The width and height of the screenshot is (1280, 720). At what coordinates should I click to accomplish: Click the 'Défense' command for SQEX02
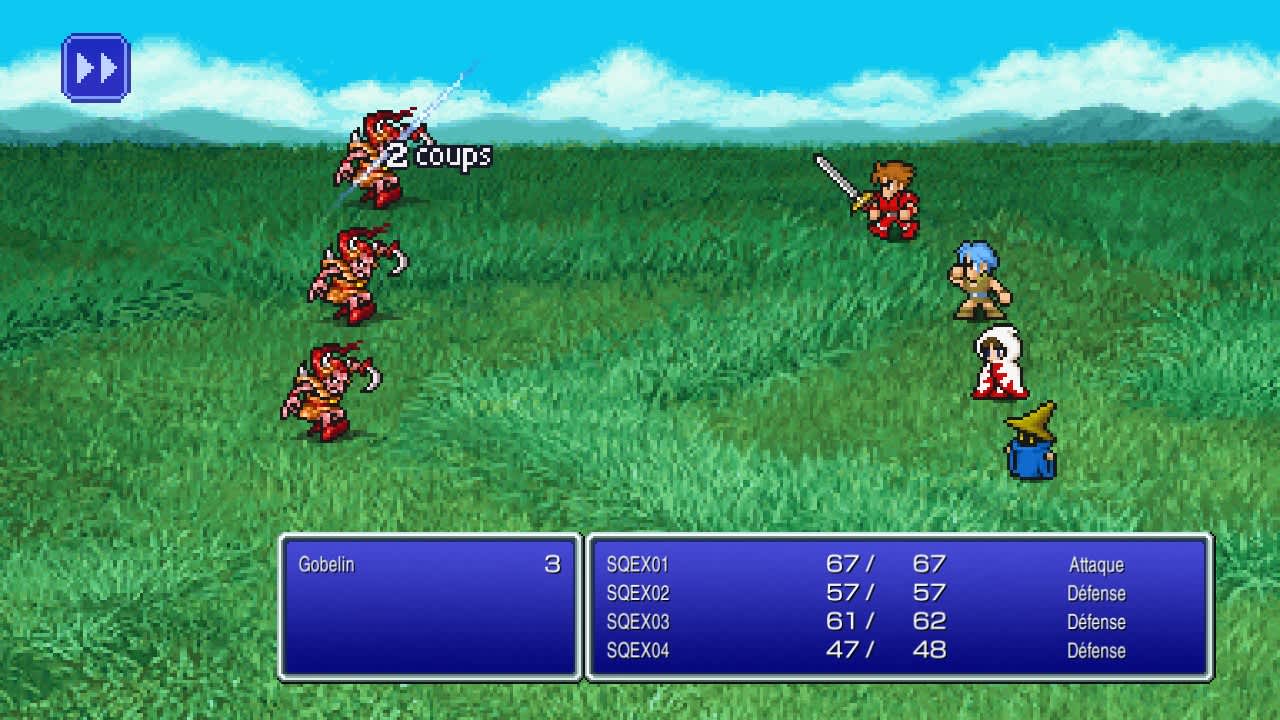(x=1100, y=593)
